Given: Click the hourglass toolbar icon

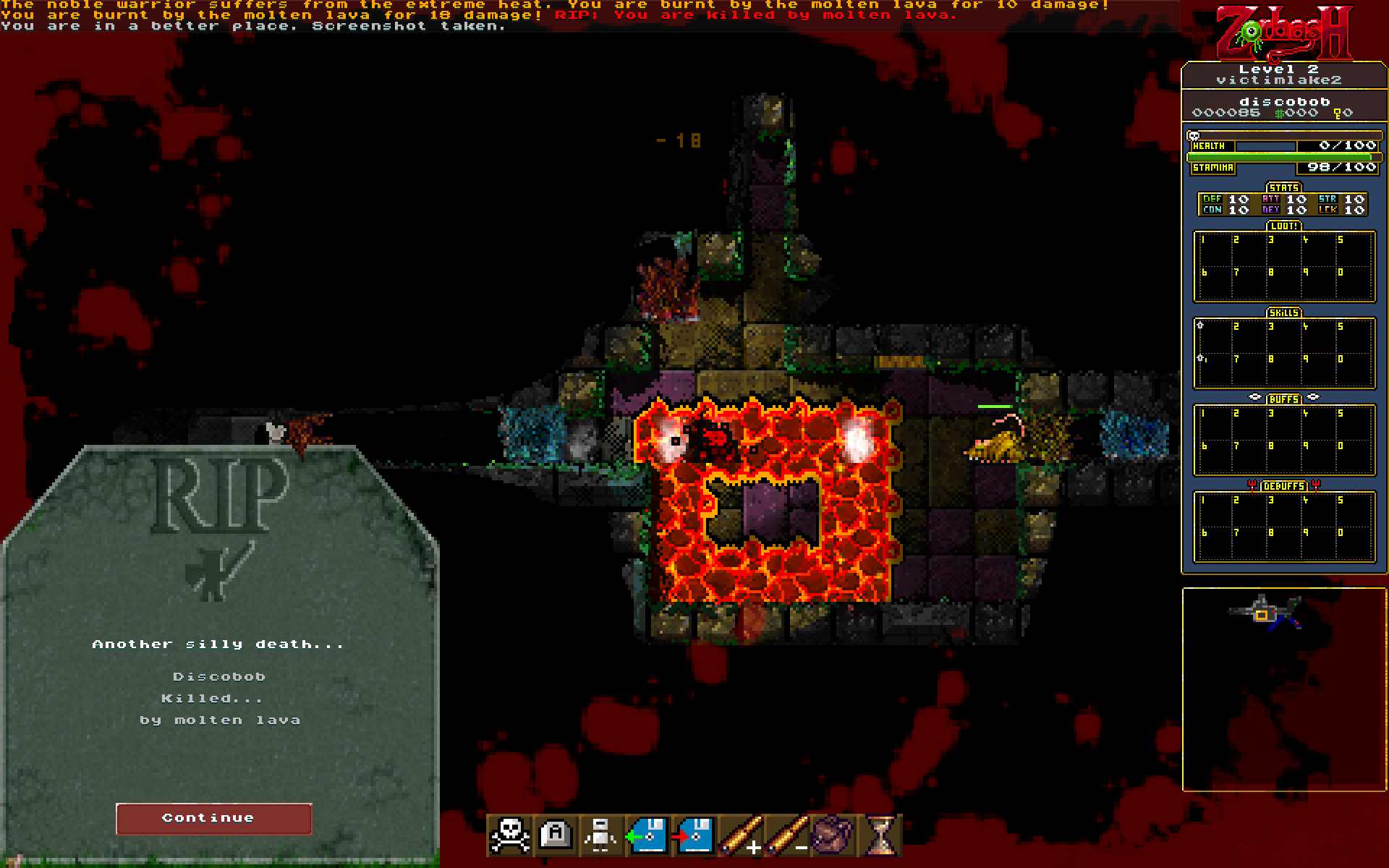Looking at the screenshot, I should click(x=880, y=835).
